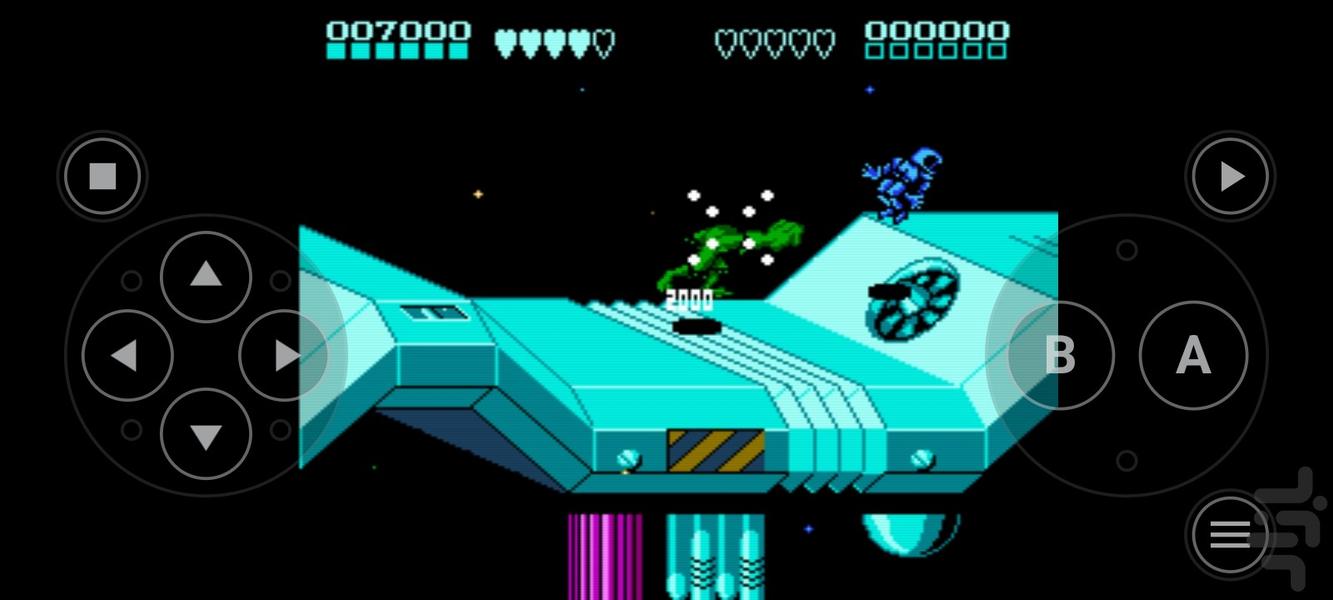Tap the D-pad down arrow
Image resolution: width=1333 pixels, height=600 pixels.
point(206,434)
